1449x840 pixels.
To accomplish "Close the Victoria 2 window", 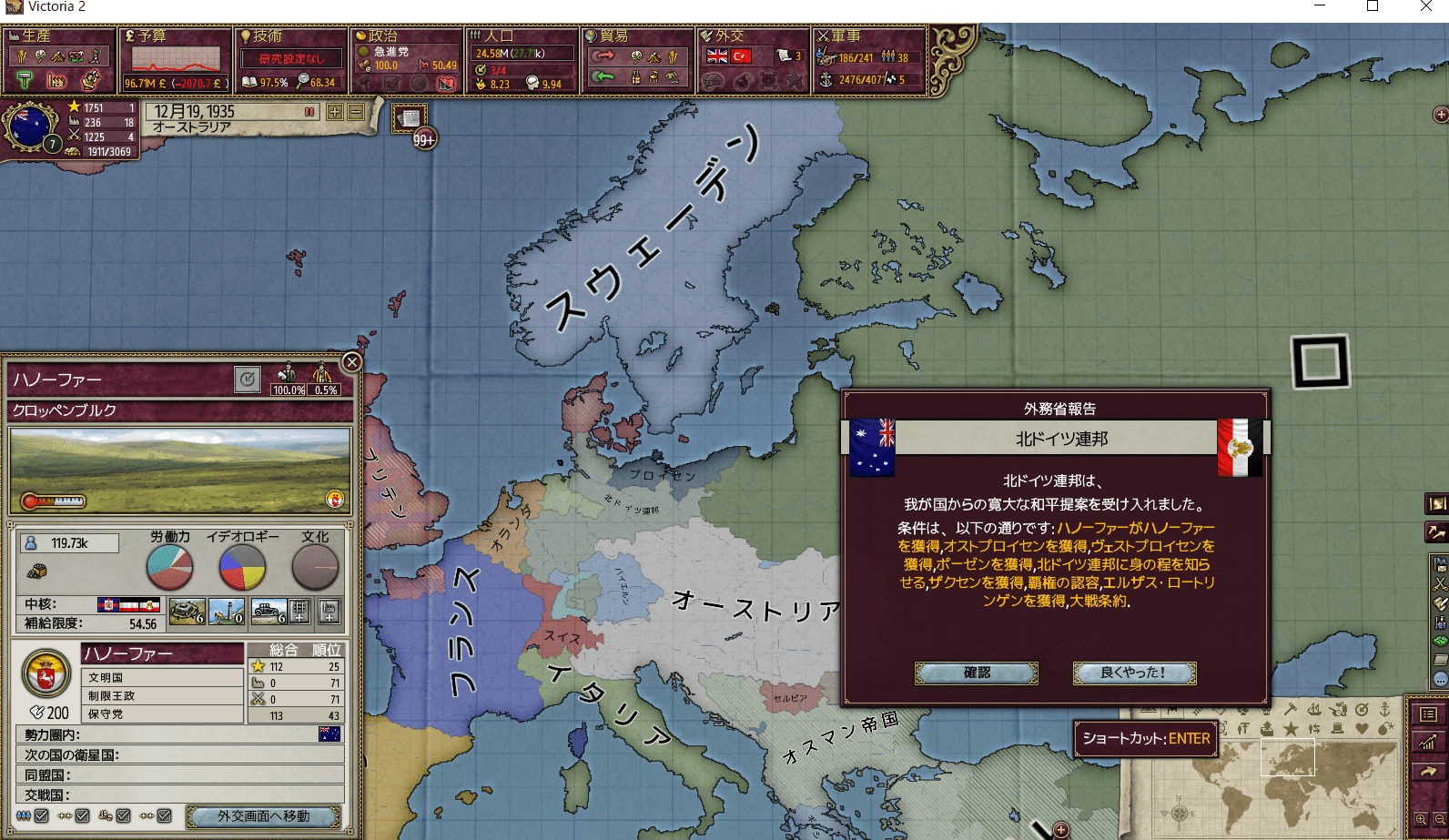I will click(1425, 7).
